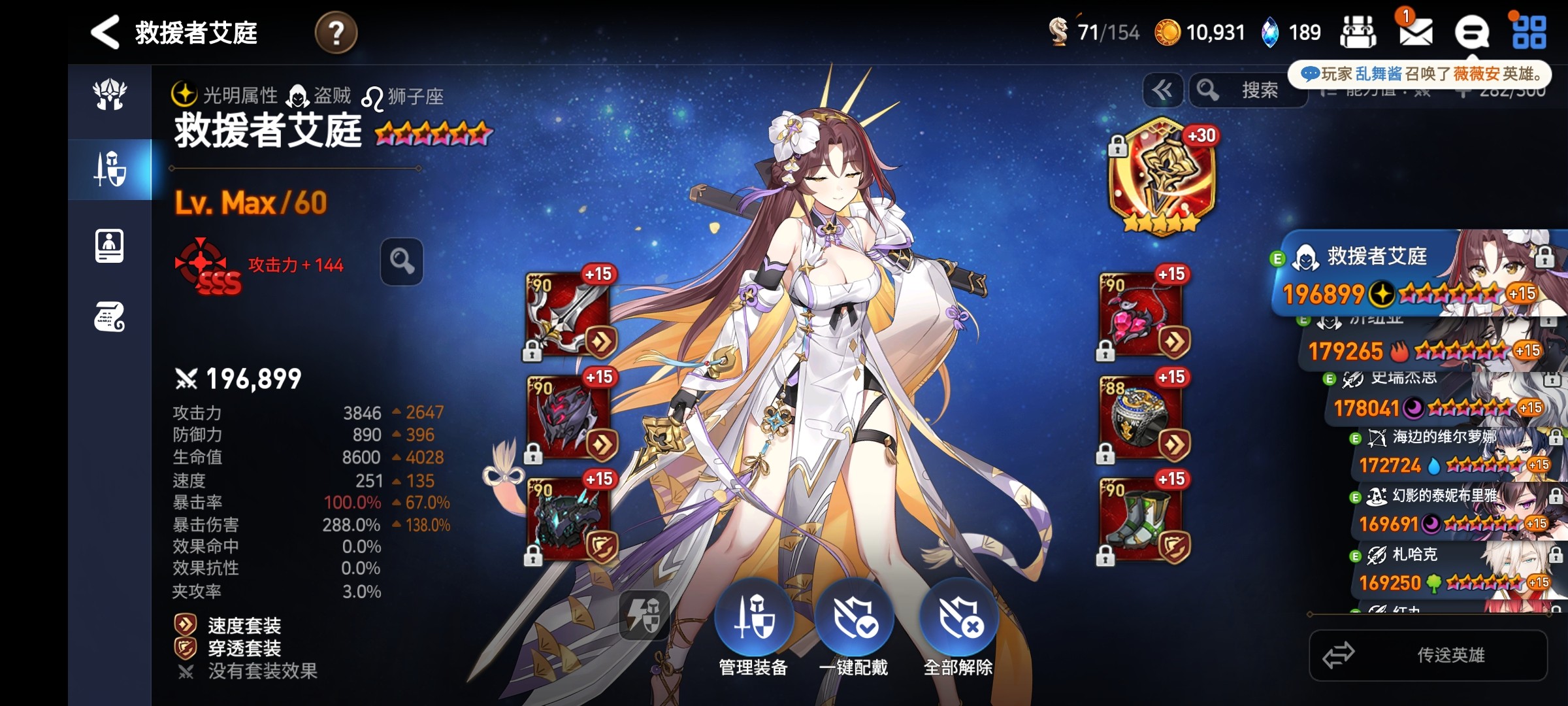This screenshot has height=706, width=1568.
Task: Collapse the hero list with double arrow
Action: click(x=1162, y=90)
